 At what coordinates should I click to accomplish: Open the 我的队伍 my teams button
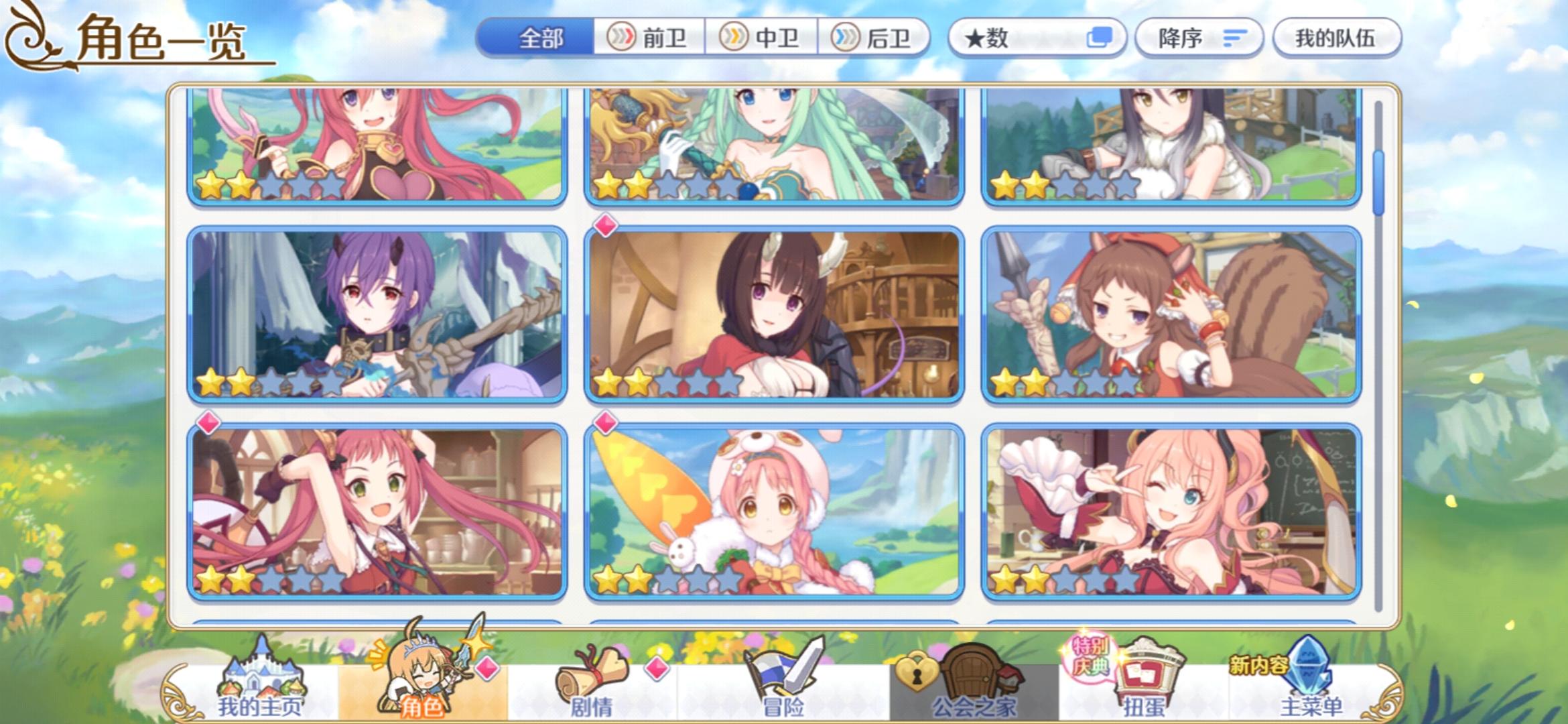(1336, 38)
